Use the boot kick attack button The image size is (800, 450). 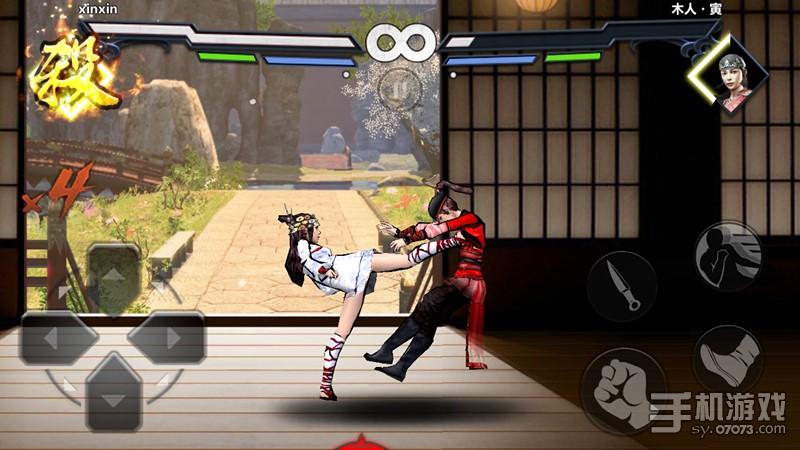click(728, 360)
